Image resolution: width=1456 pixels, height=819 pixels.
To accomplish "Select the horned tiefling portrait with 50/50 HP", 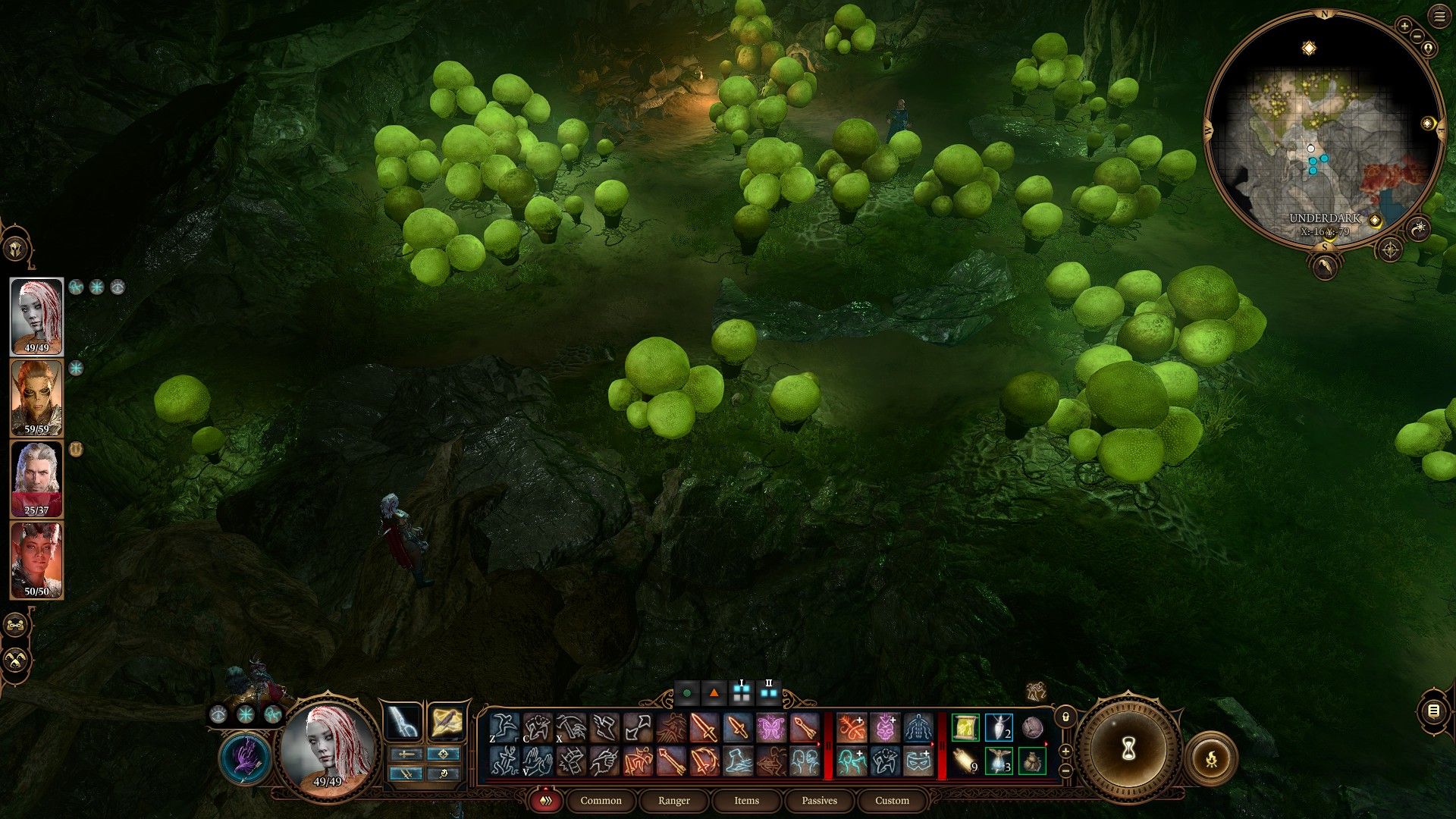I will tap(36, 559).
